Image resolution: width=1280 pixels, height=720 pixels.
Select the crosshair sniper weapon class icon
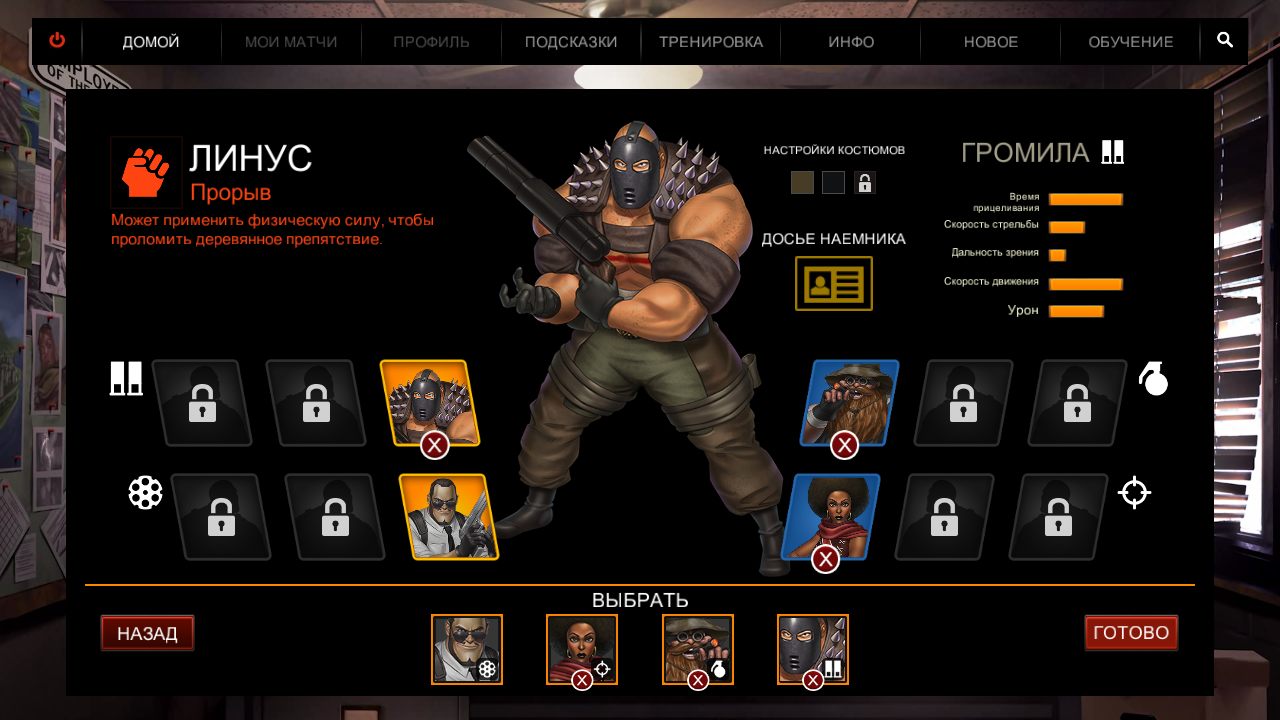coord(1134,492)
